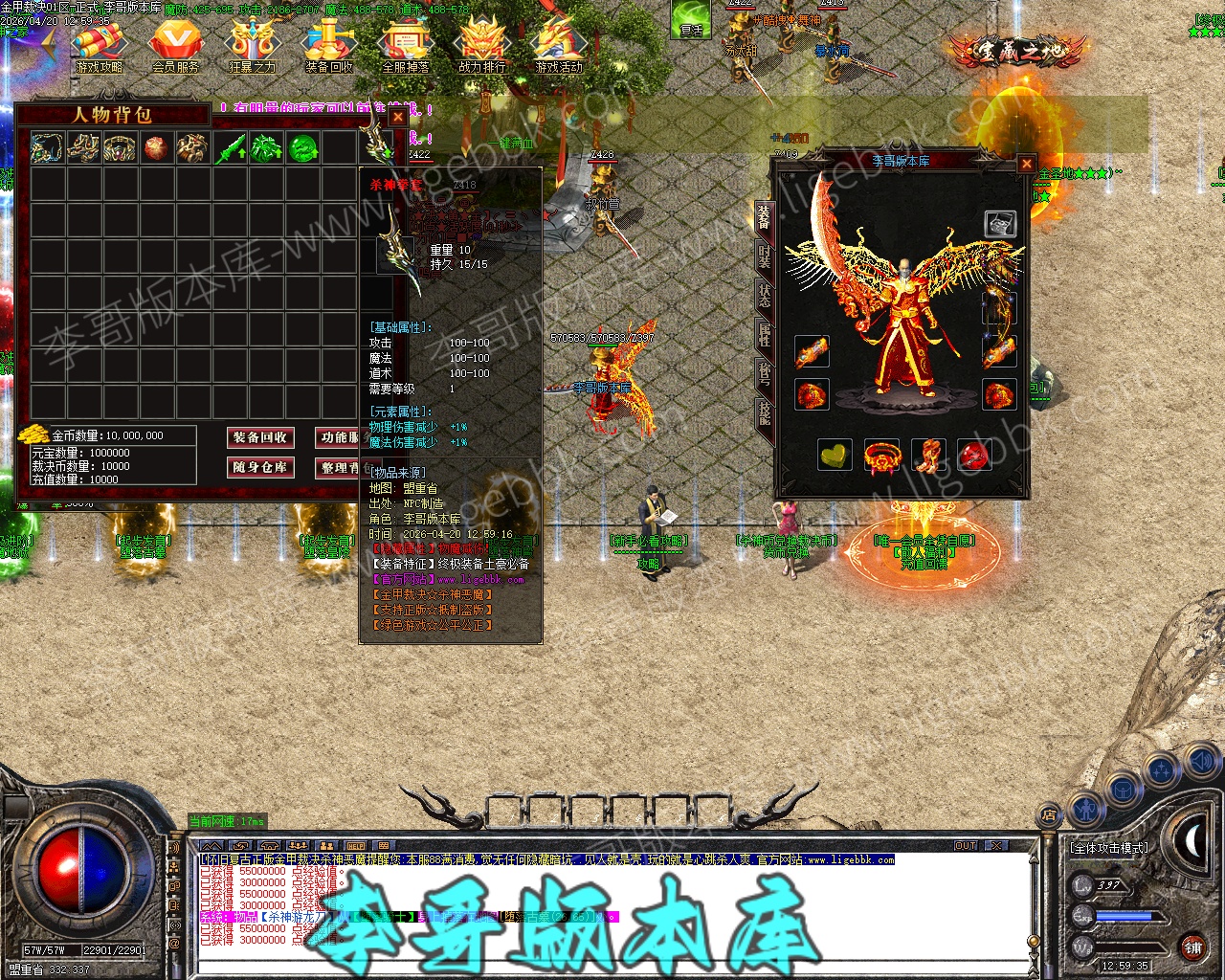Viewport: 1225px width, 980px height.
Task: Click the 装备回收 button in the bag
Action: point(260,437)
